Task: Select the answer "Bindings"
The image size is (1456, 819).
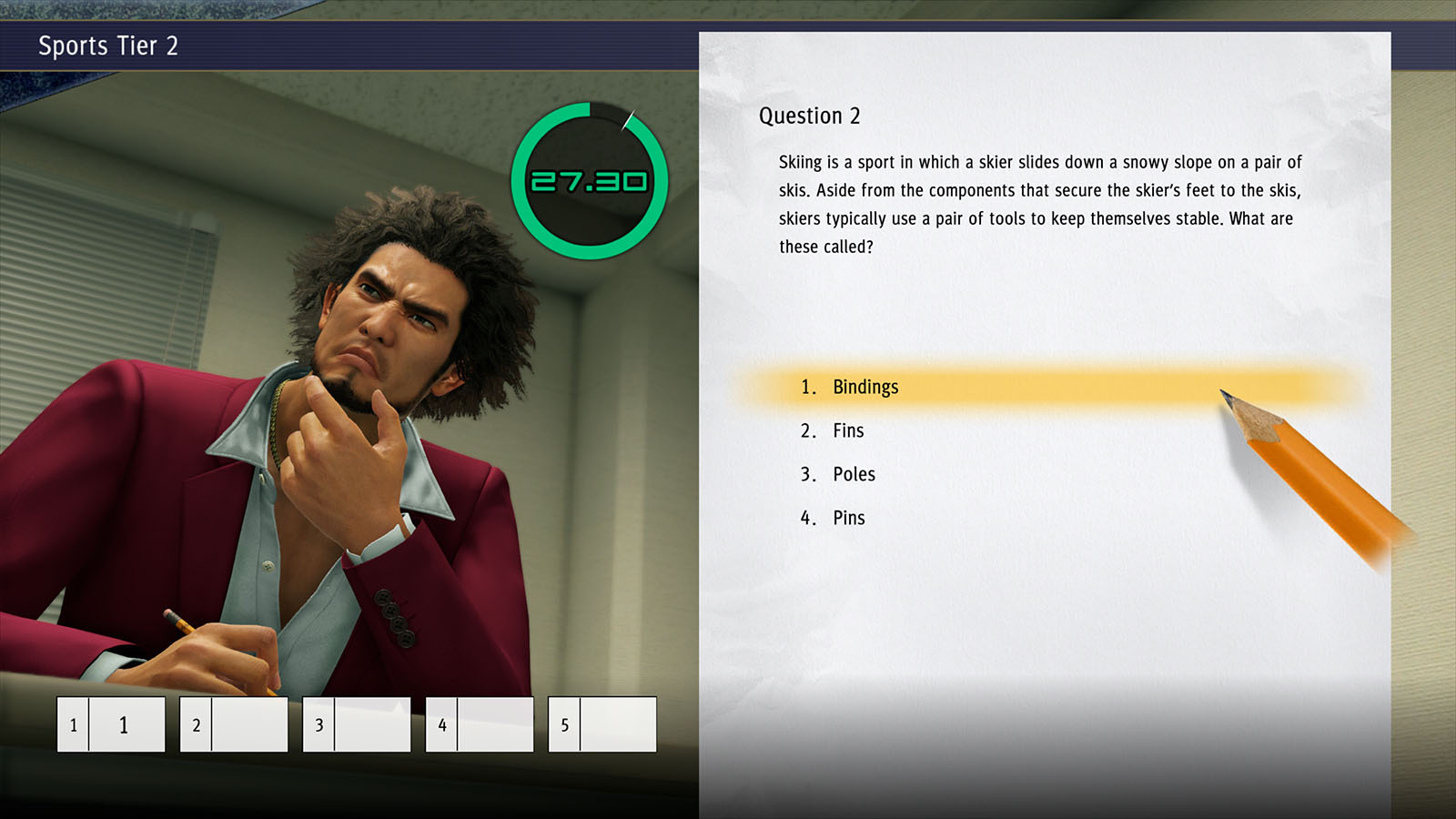Action: (864, 387)
